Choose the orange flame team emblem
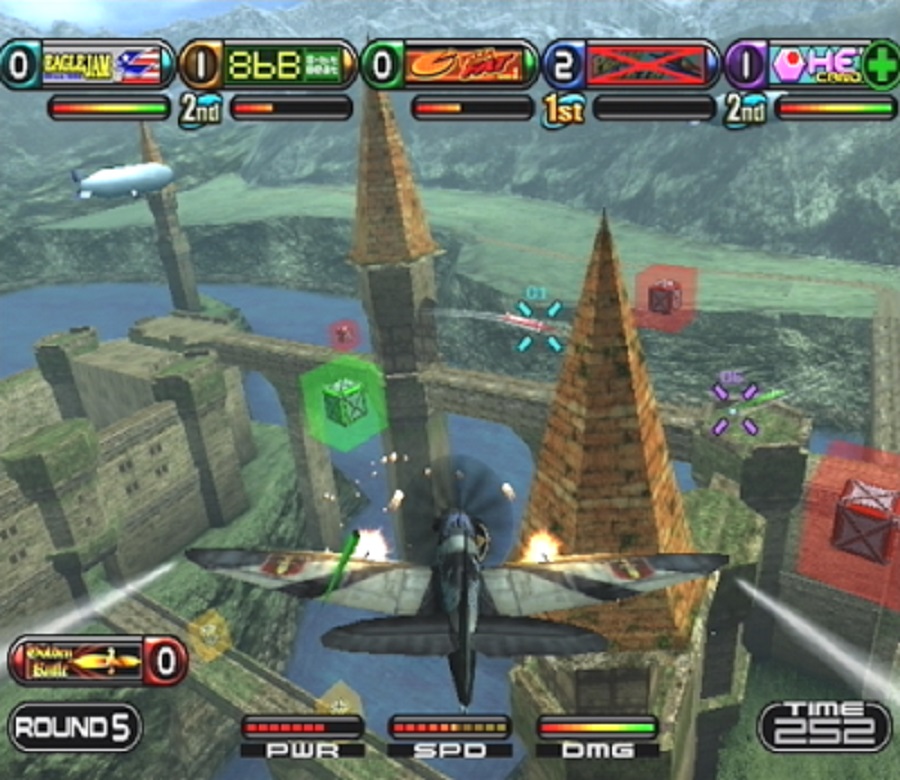 (470, 66)
